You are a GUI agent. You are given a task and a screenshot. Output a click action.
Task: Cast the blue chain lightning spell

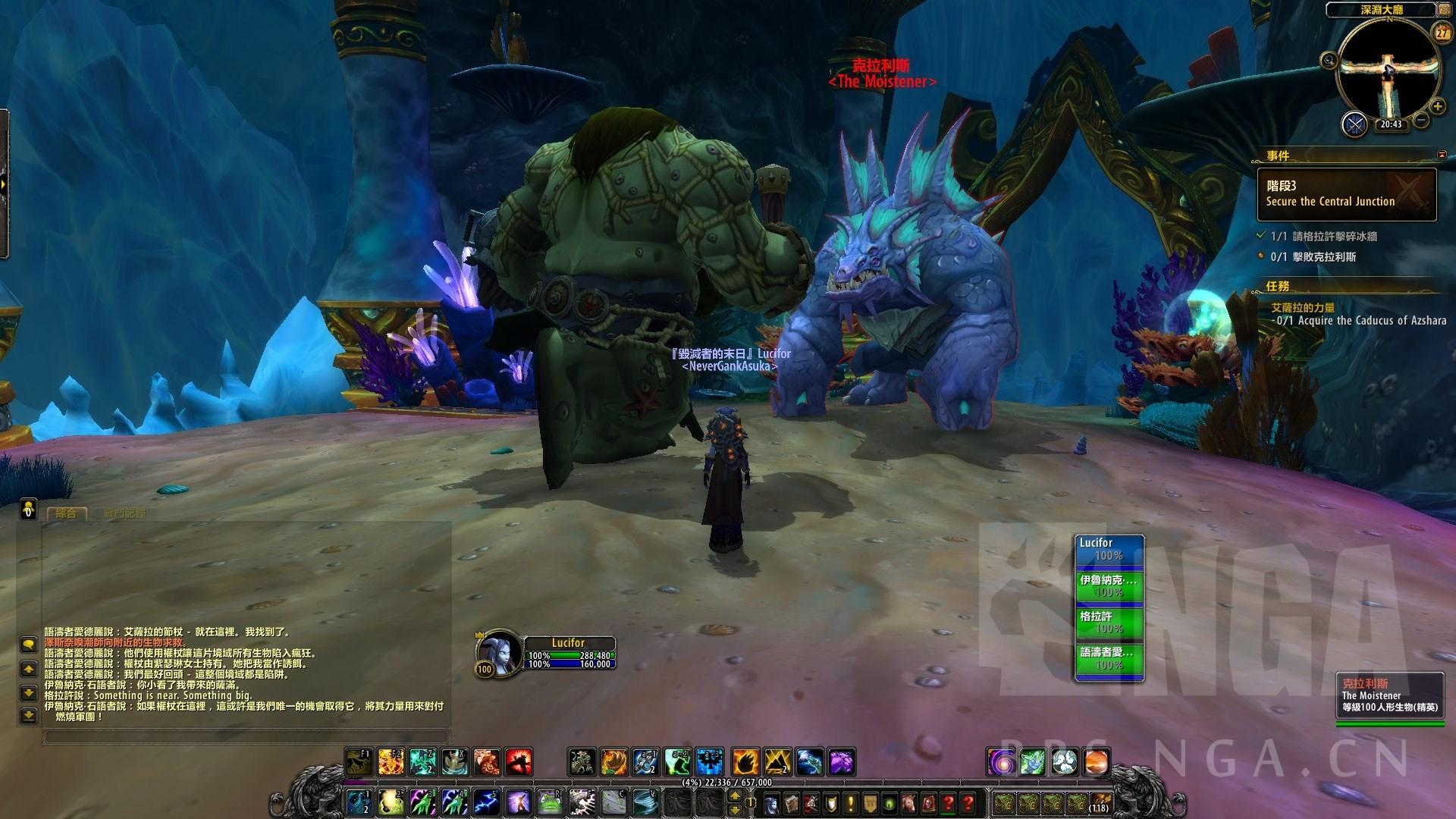[486, 801]
